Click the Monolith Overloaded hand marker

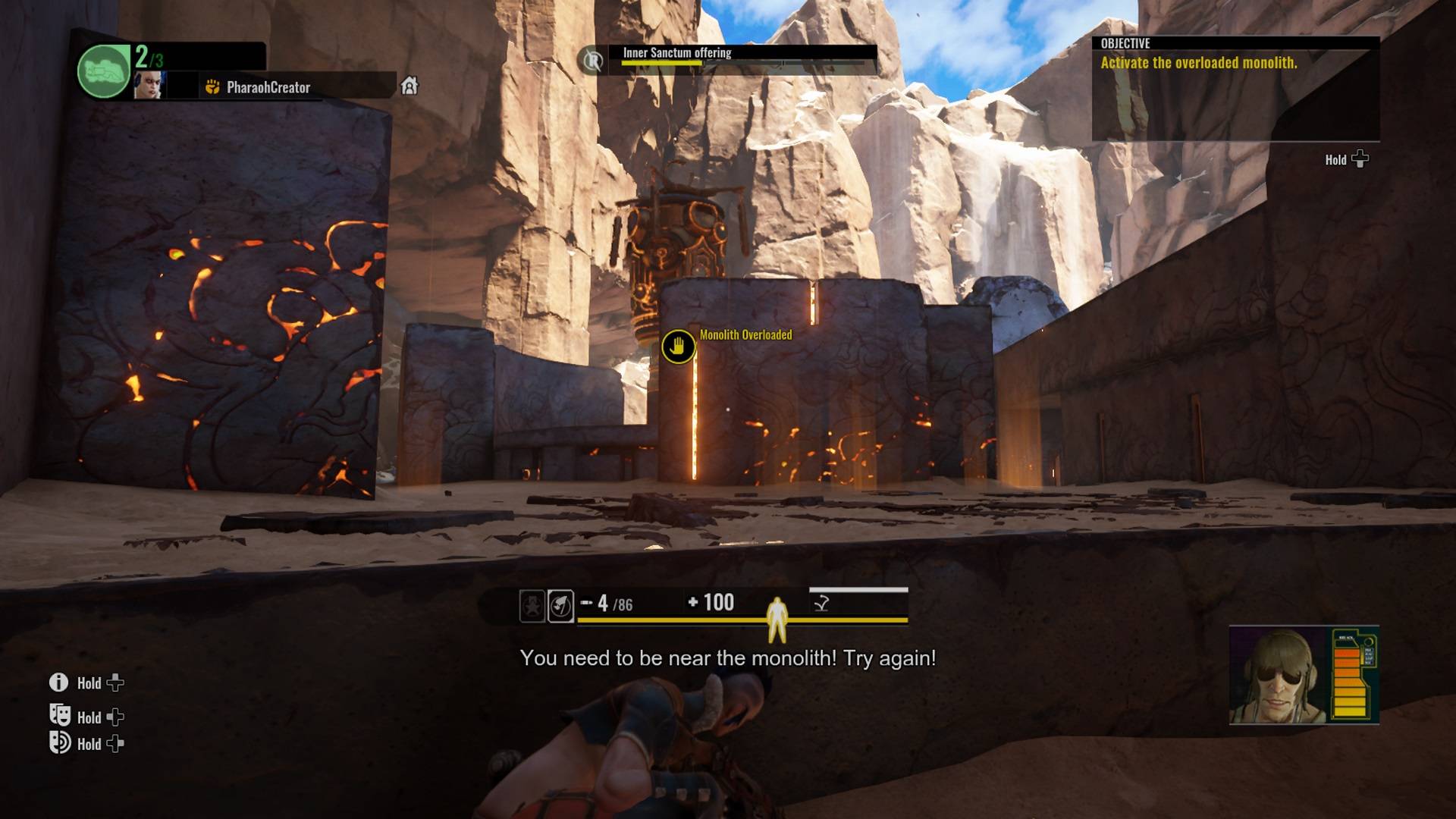click(x=678, y=347)
